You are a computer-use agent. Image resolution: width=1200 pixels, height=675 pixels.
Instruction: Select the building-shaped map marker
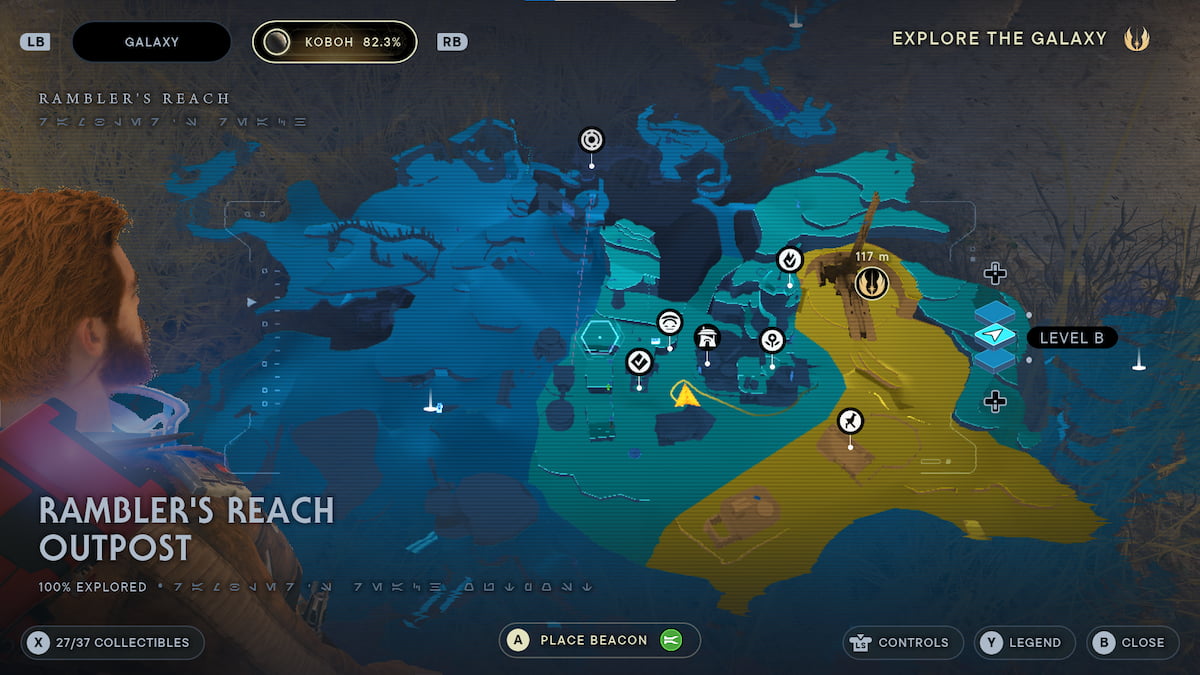(x=707, y=338)
